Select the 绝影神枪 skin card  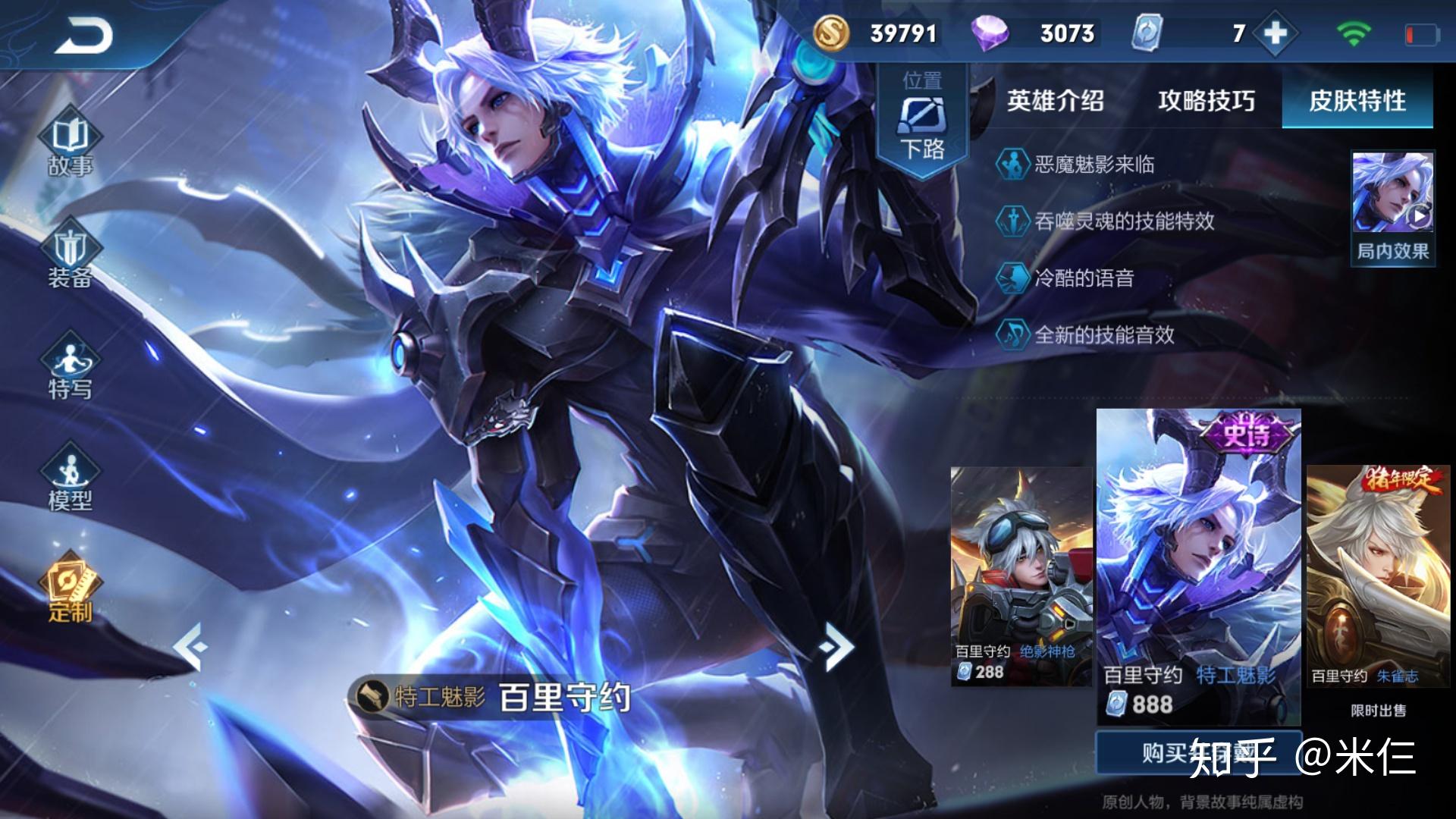[1021, 576]
